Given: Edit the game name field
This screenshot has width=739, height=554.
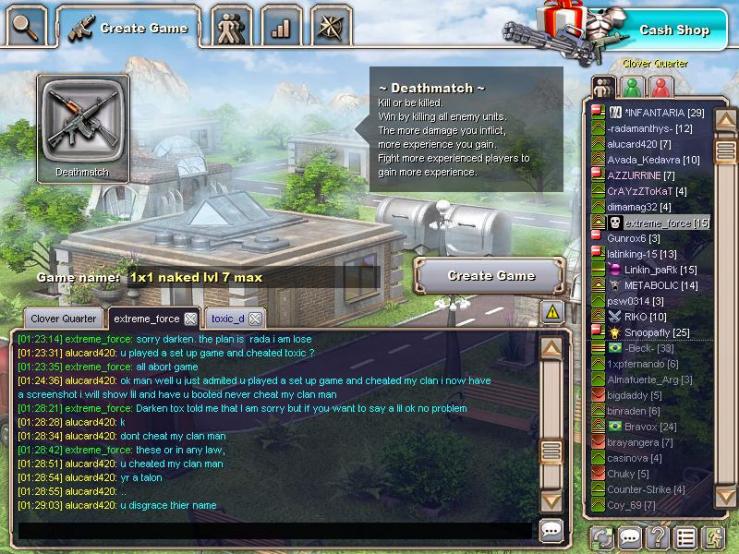Looking at the screenshot, I should (250, 277).
